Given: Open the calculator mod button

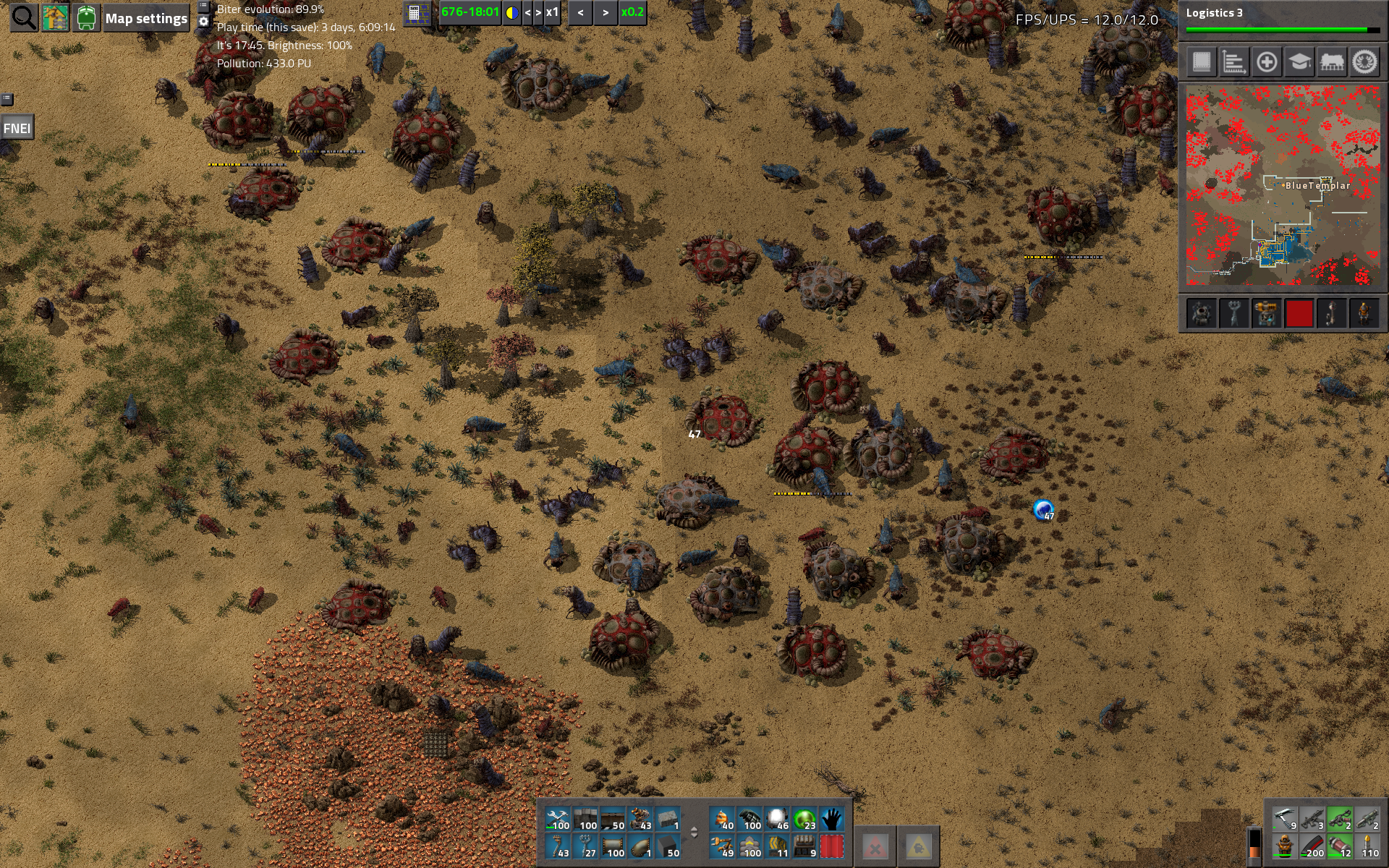Looking at the screenshot, I should click(415, 13).
